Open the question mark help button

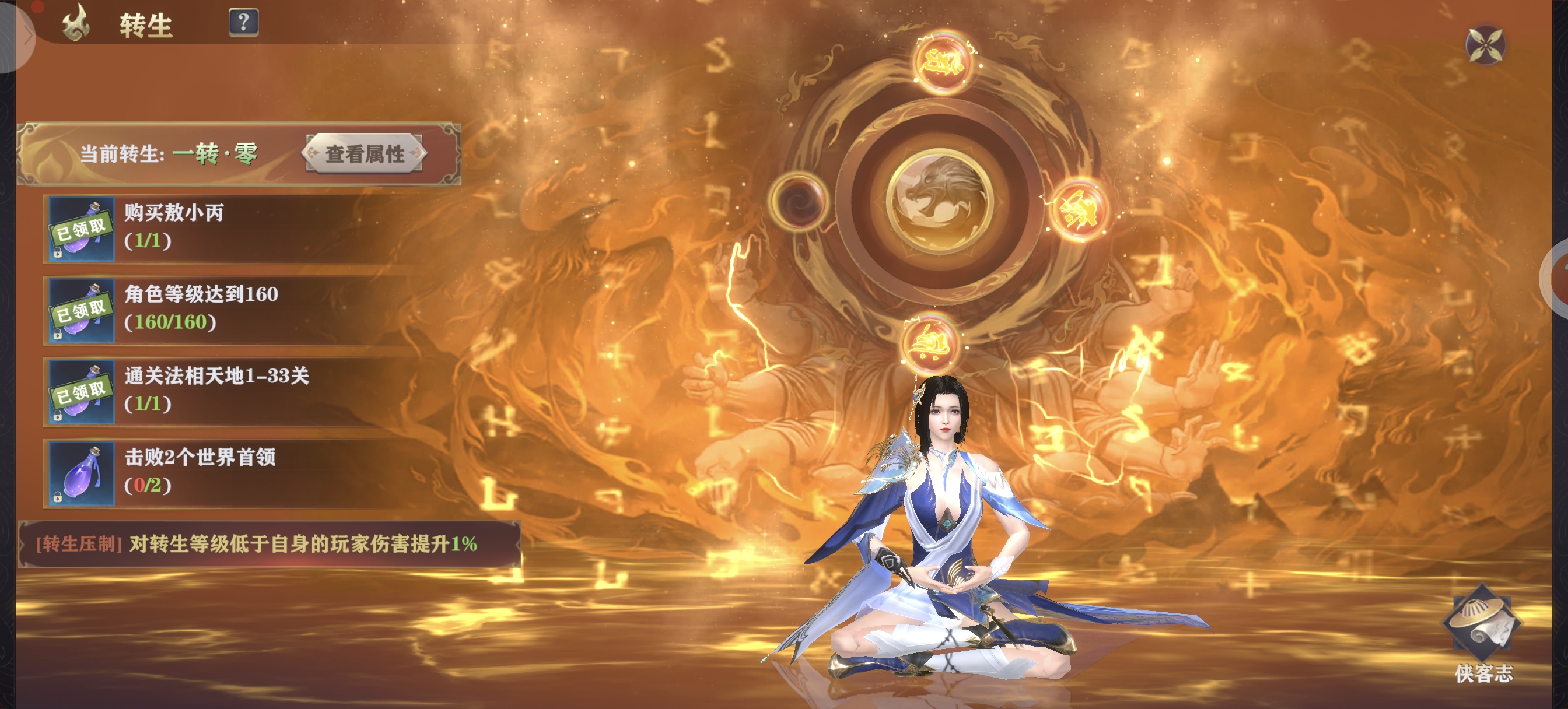tap(243, 23)
